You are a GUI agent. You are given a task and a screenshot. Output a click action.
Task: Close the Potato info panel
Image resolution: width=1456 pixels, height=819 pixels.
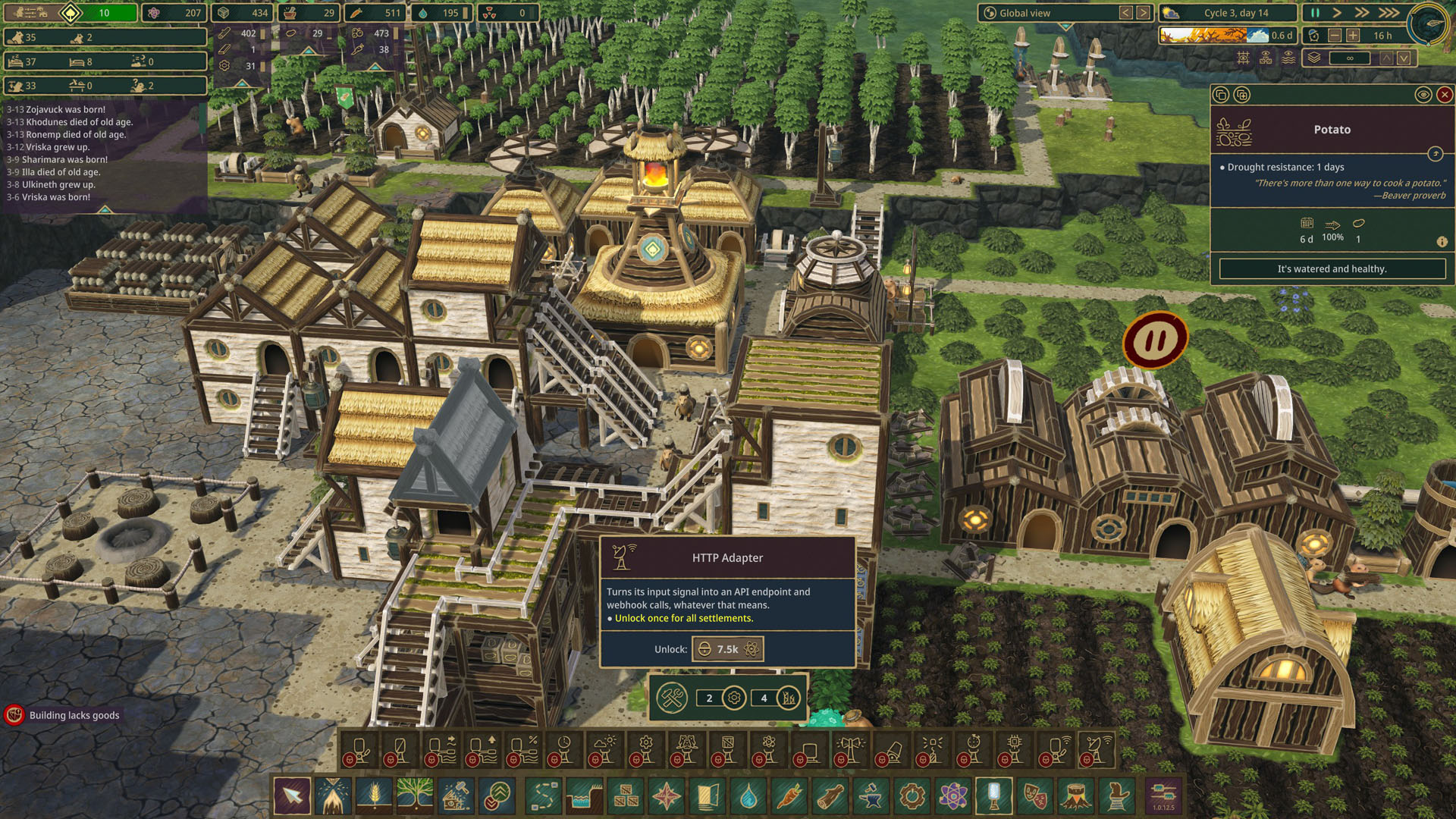(1445, 95)
